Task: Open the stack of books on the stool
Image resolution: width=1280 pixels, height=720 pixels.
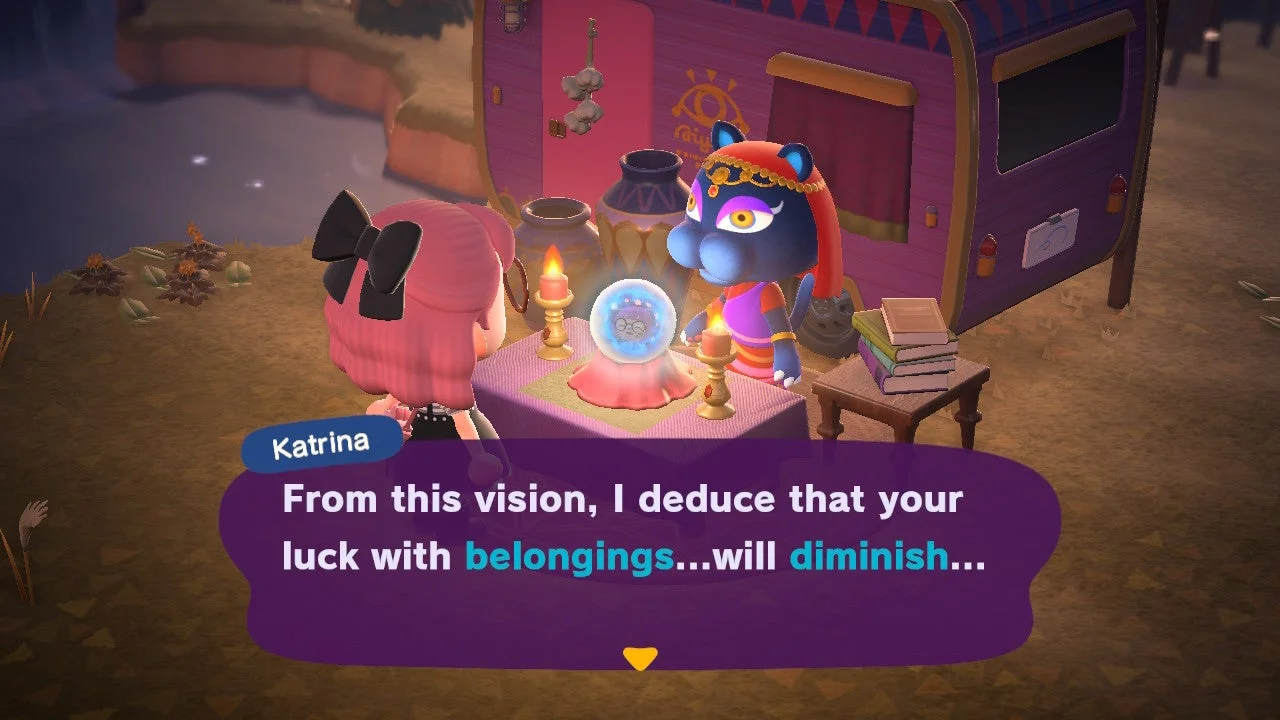Action: click(x=905, y=345)
